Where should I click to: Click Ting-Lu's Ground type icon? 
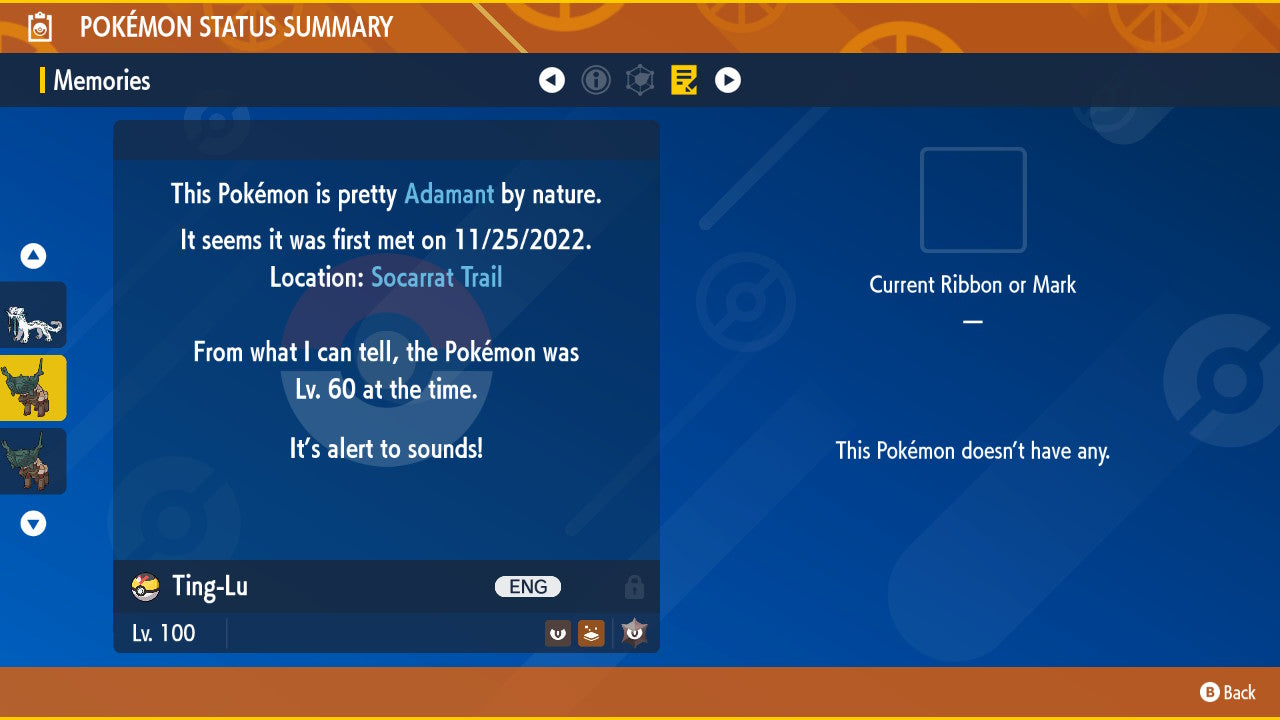pyautogui.click(x=591, y=632)
